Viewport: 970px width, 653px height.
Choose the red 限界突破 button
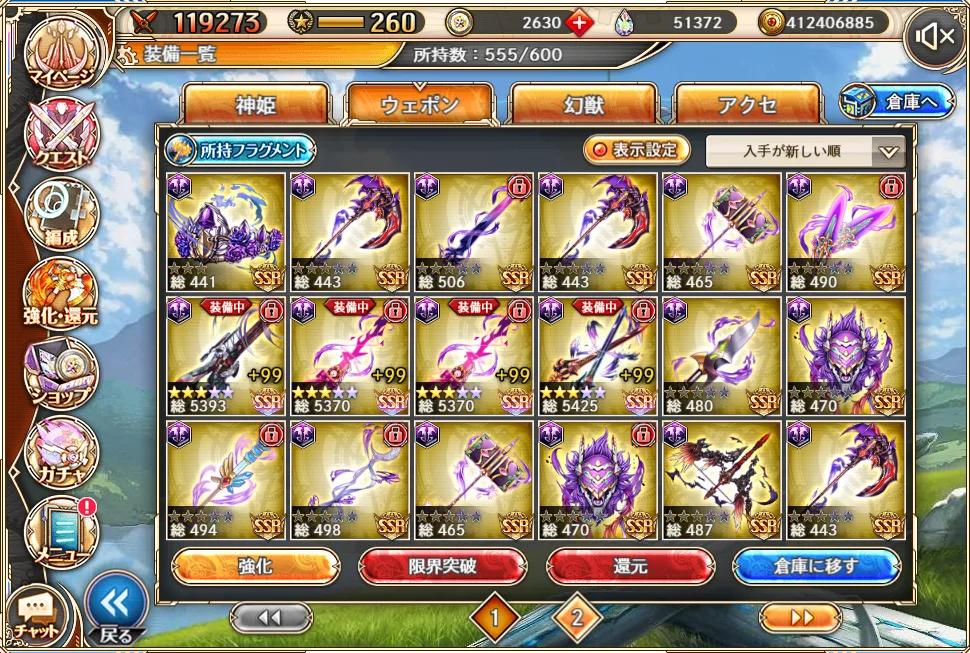[442, 566]
